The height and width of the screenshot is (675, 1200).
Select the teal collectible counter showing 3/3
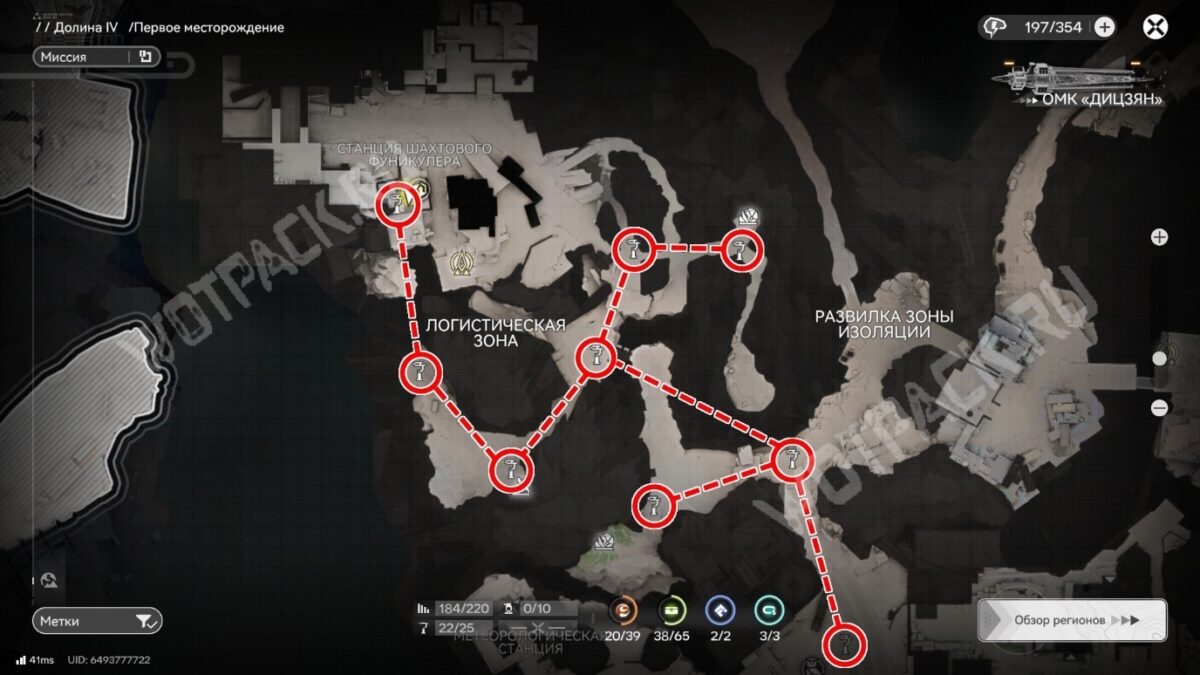(769, 610)
